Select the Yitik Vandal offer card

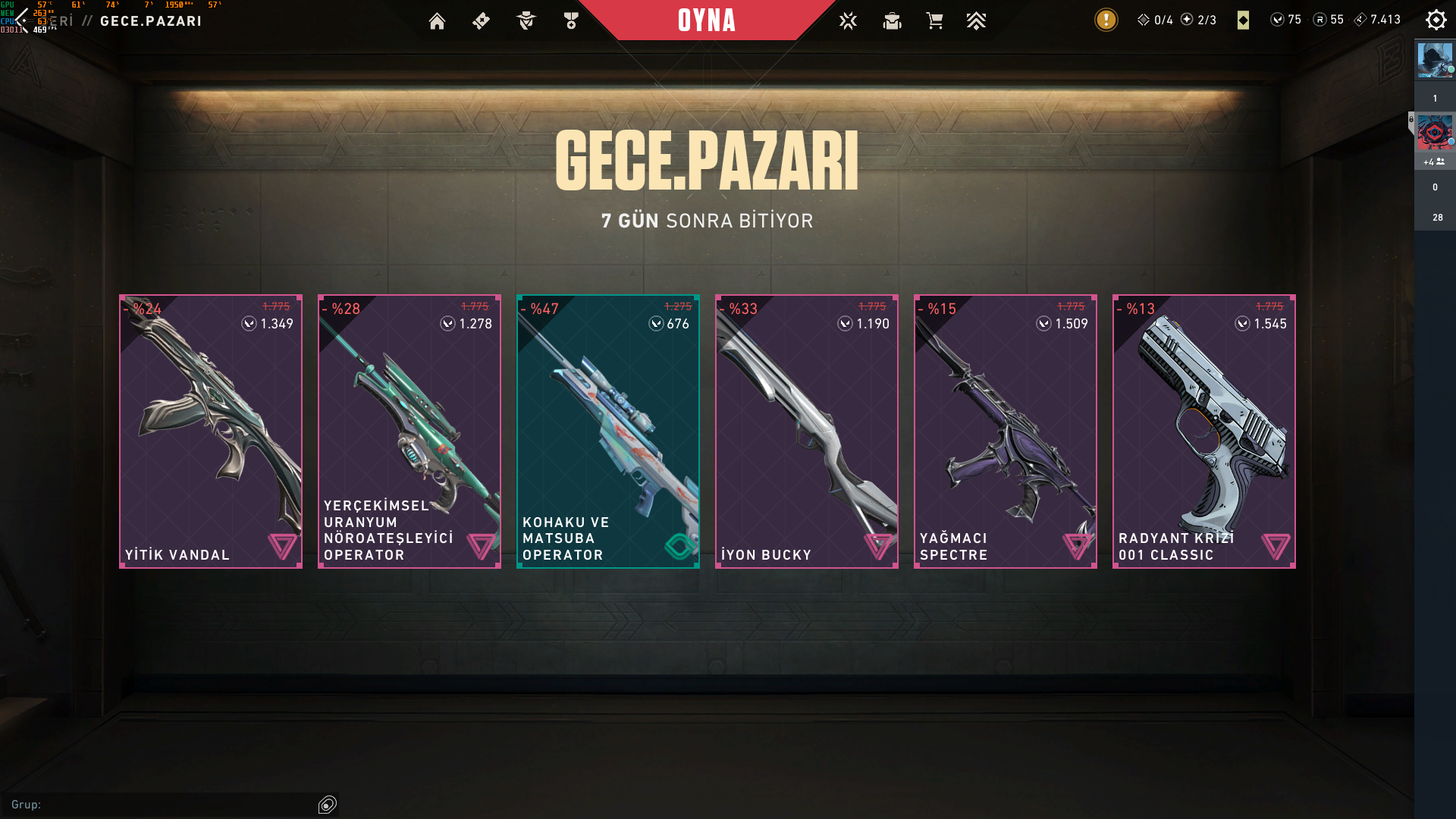point(211,431)
